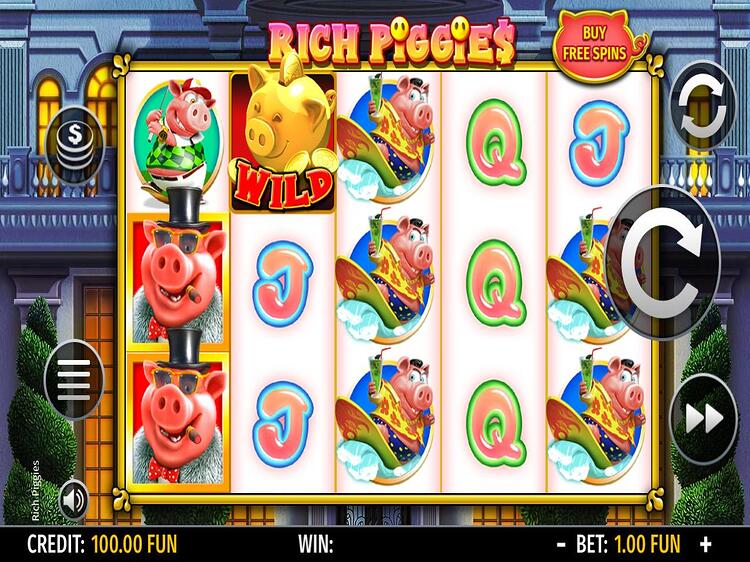Viewport: 750px width, 562px height.
Task: Toggle the sound speaker icon
Action: point(74,499)
